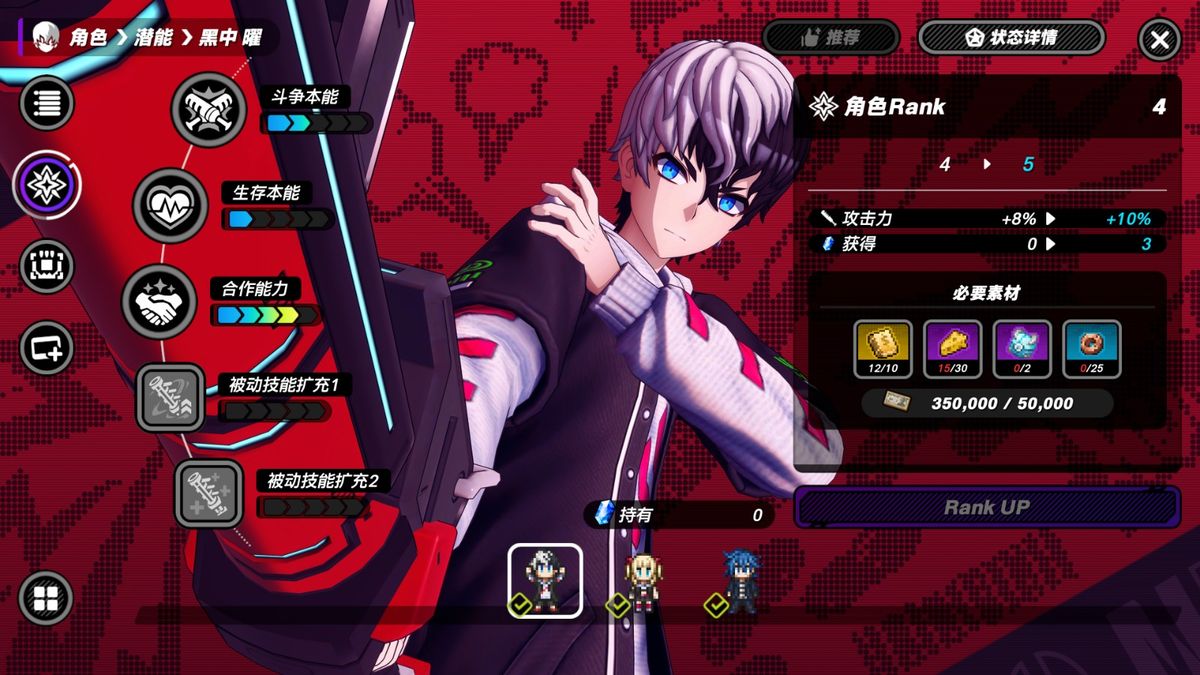
Task: Select the white-haired chibi character
Action: click(x=545, y=581)
